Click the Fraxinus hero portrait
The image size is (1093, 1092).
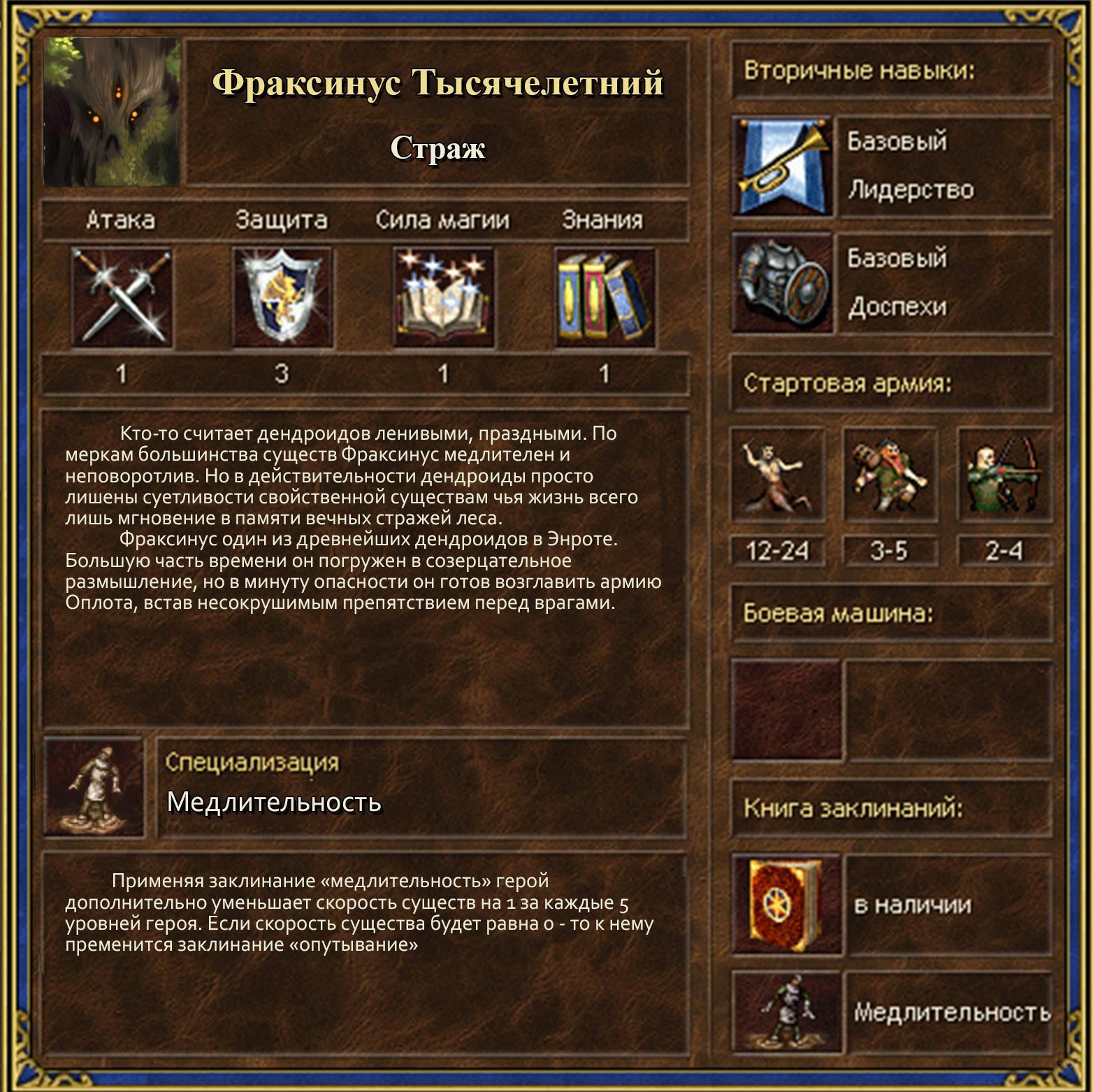[112, 112]
